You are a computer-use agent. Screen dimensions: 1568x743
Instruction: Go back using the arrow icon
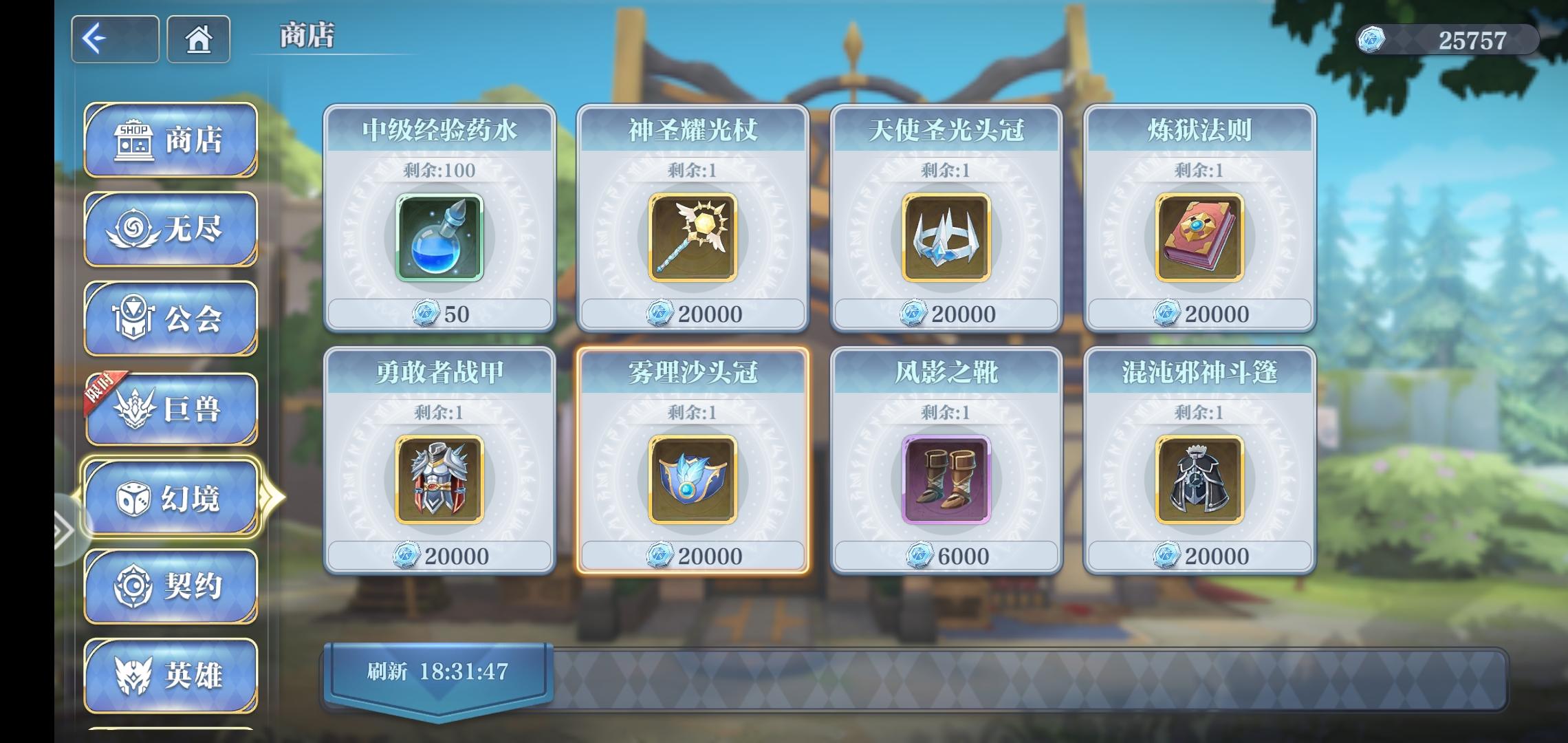click(115, 39)
